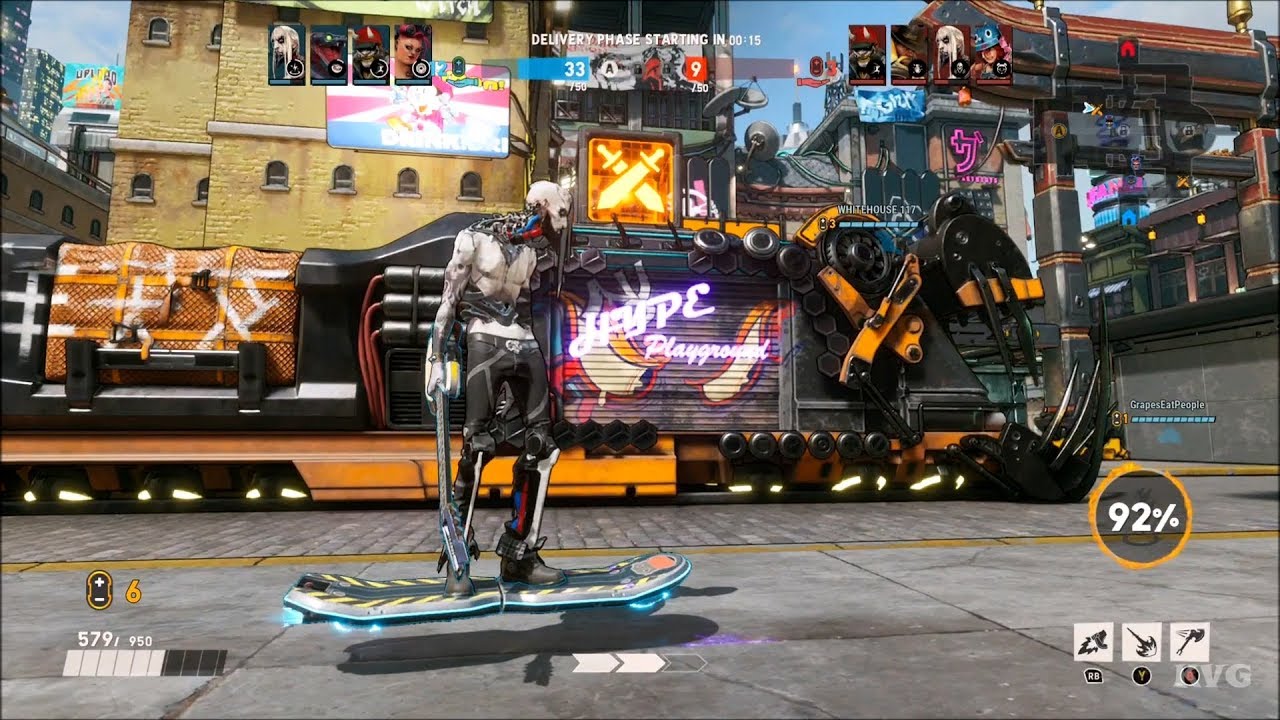Activate the flaming guitar ability
The width and height of the screenshot is (1280, 720).
[1141, 642]
